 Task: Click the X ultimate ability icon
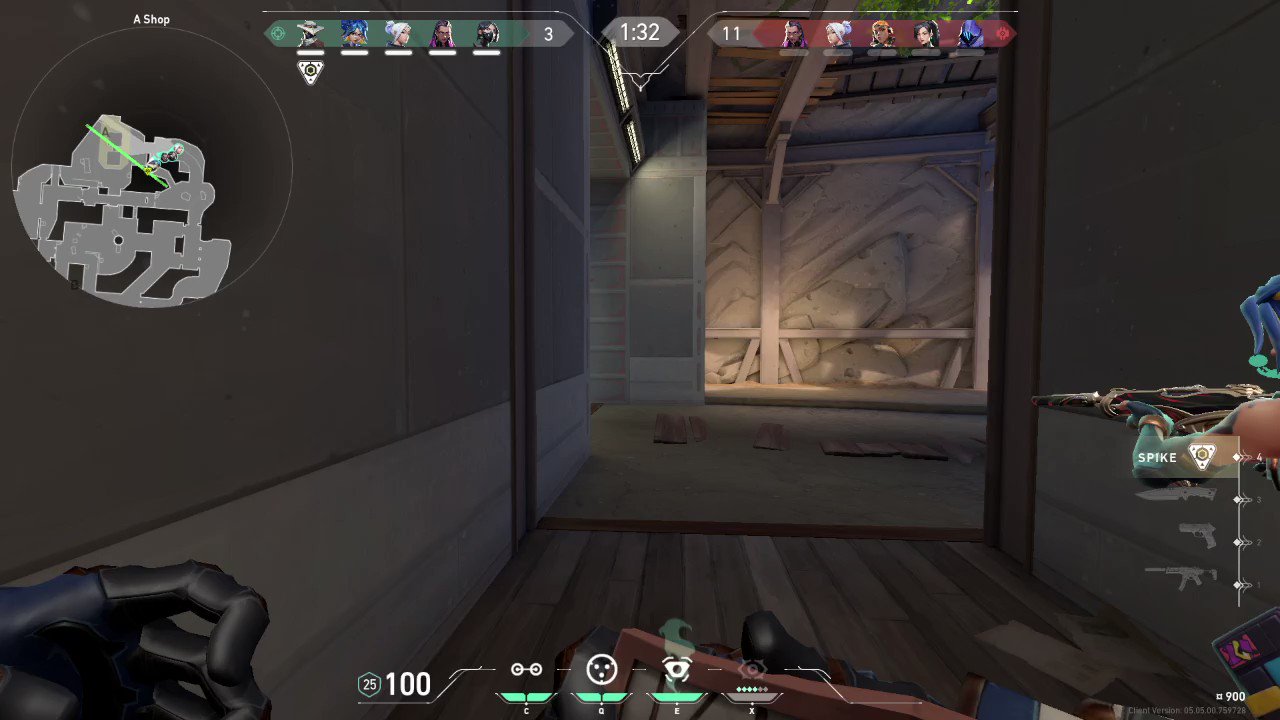[x=752, y=670]
